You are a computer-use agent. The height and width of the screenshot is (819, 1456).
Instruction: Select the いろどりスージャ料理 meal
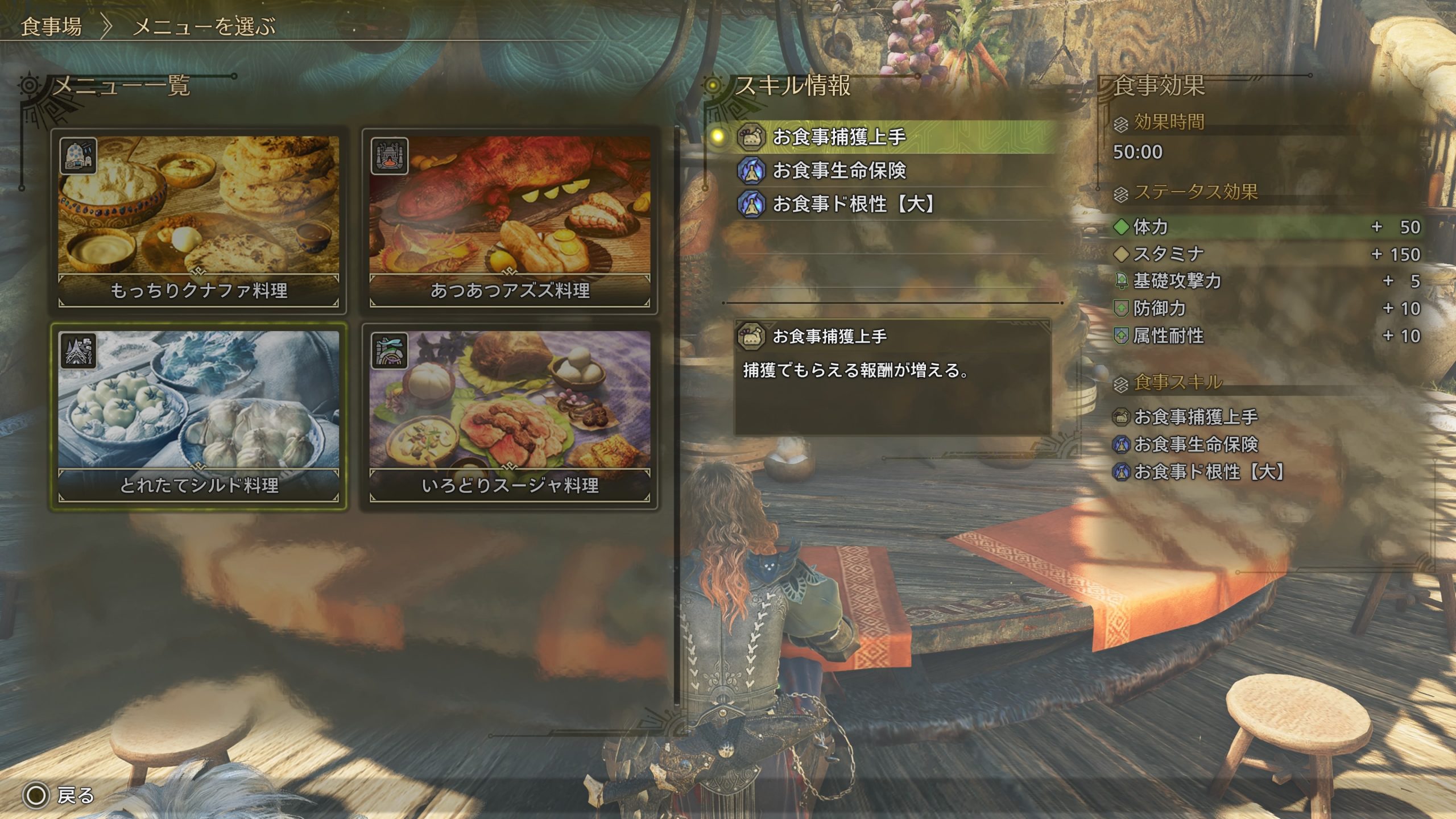point(510,416)
